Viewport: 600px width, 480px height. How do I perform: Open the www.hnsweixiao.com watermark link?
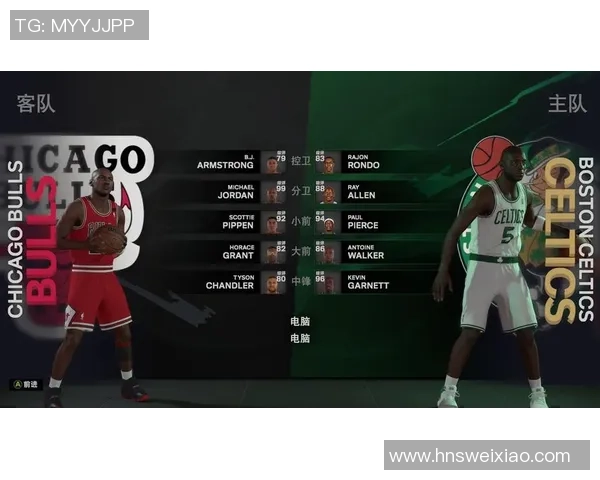(x=487, y=456)
